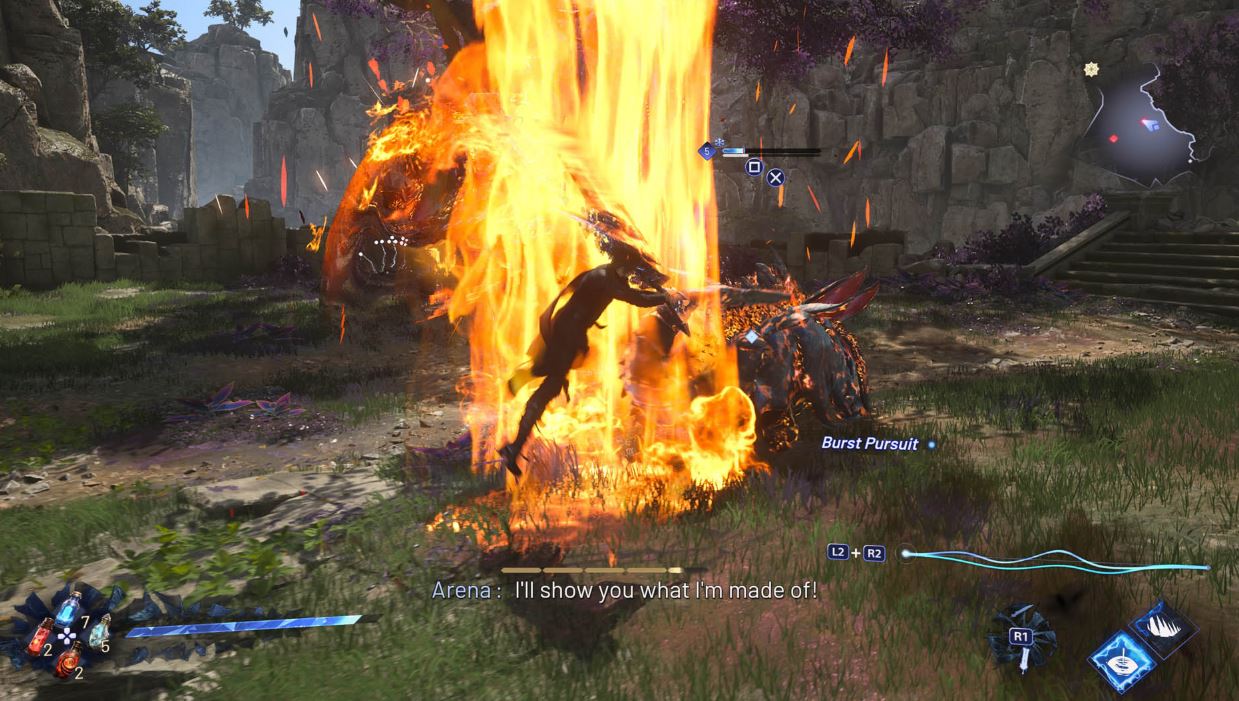Image resolution: width=1239 pixels, height=701 pixels.
Task: Use the pale crystal potion with count 5
Action: (x=99, y=630)
